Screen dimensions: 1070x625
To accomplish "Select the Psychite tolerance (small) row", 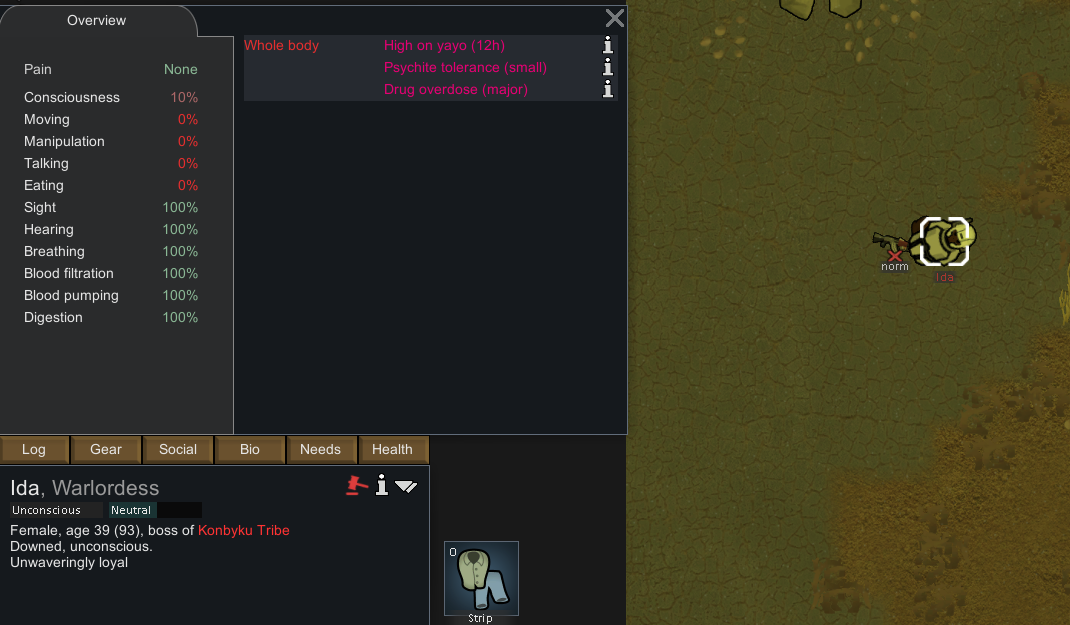I will click(465, 68).
